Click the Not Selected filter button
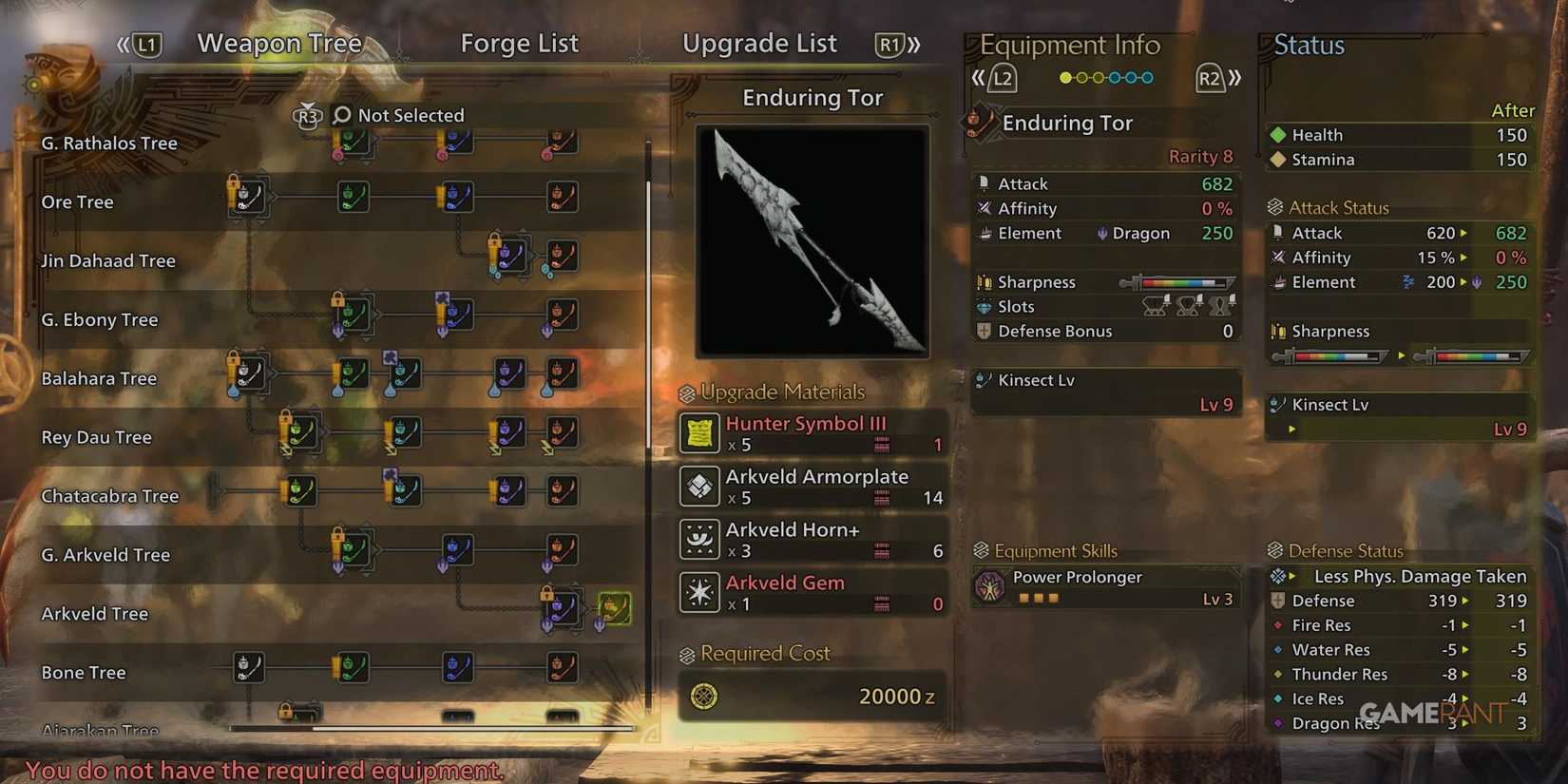The width and height of the screenshot is (1568, 784). [x=411, y=114]
